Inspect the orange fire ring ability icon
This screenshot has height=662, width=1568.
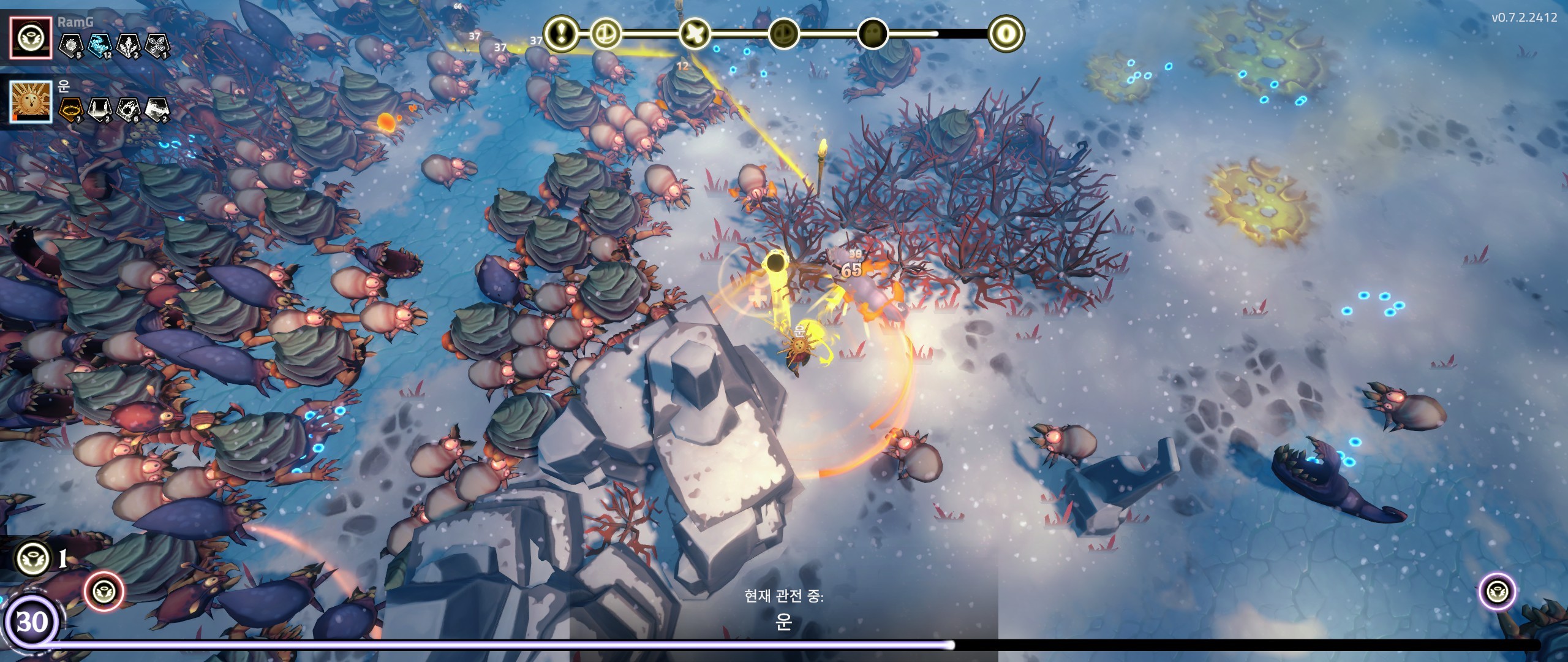point(71,109)
